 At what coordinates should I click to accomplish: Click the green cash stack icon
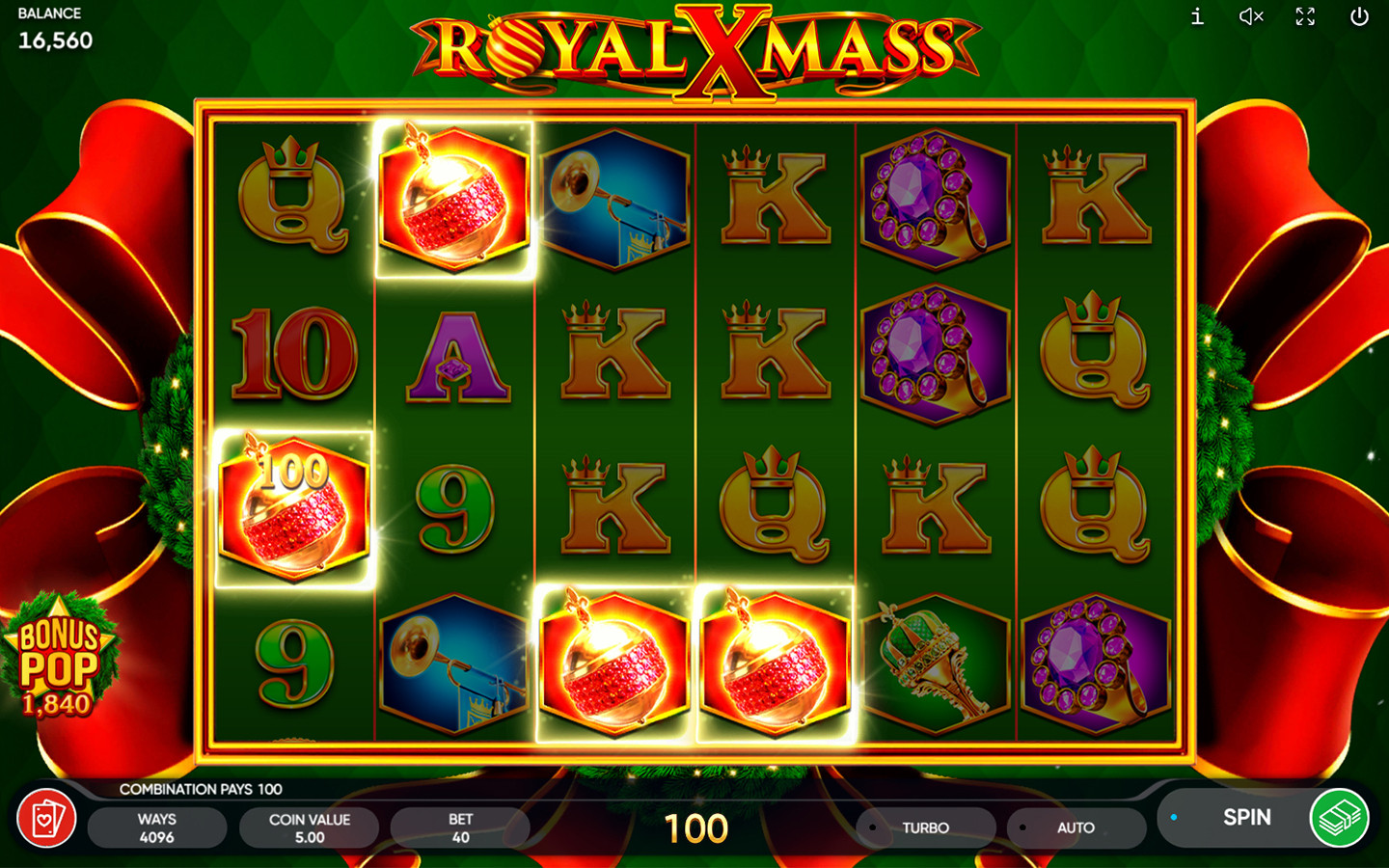[1339, 818]
